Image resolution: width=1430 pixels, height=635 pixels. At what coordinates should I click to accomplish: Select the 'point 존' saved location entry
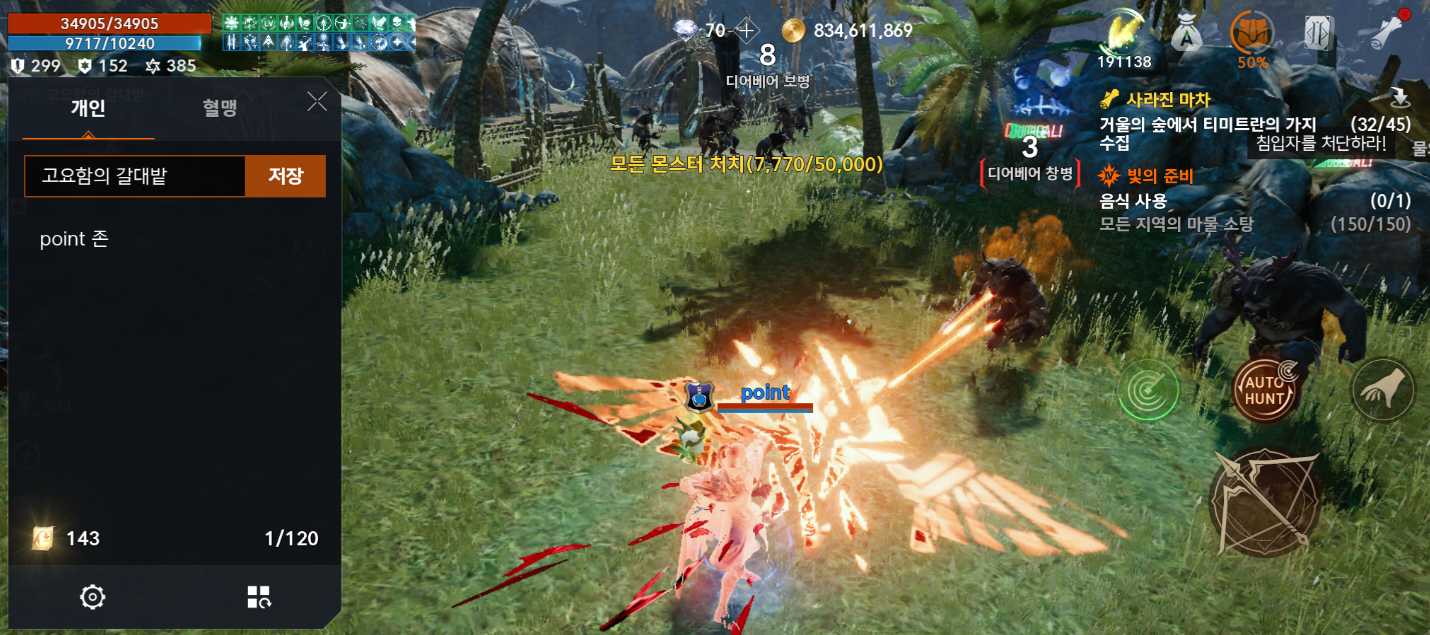(x=74, y=239)
